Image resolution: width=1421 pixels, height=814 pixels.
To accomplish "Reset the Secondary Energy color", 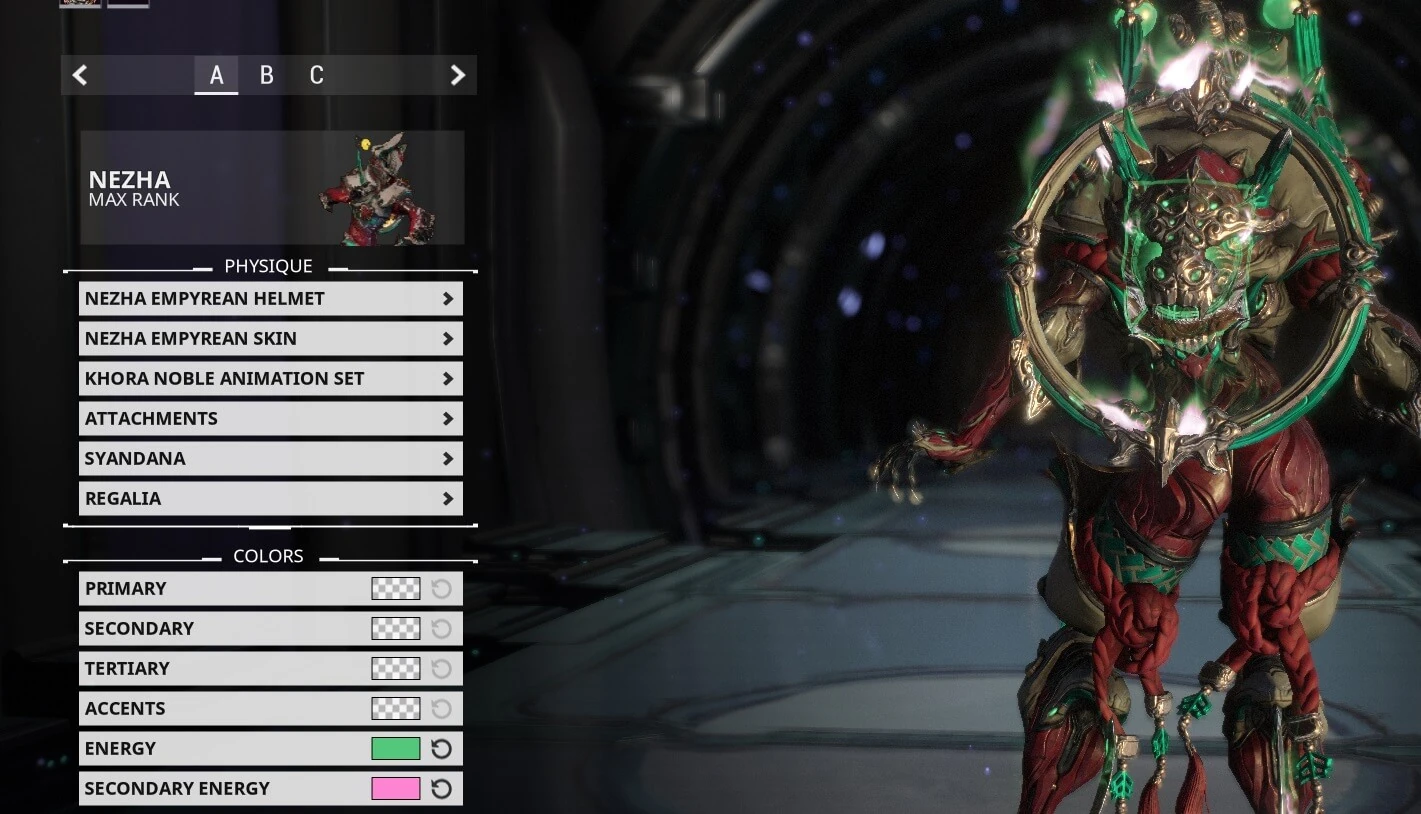I will pos(441,788).
